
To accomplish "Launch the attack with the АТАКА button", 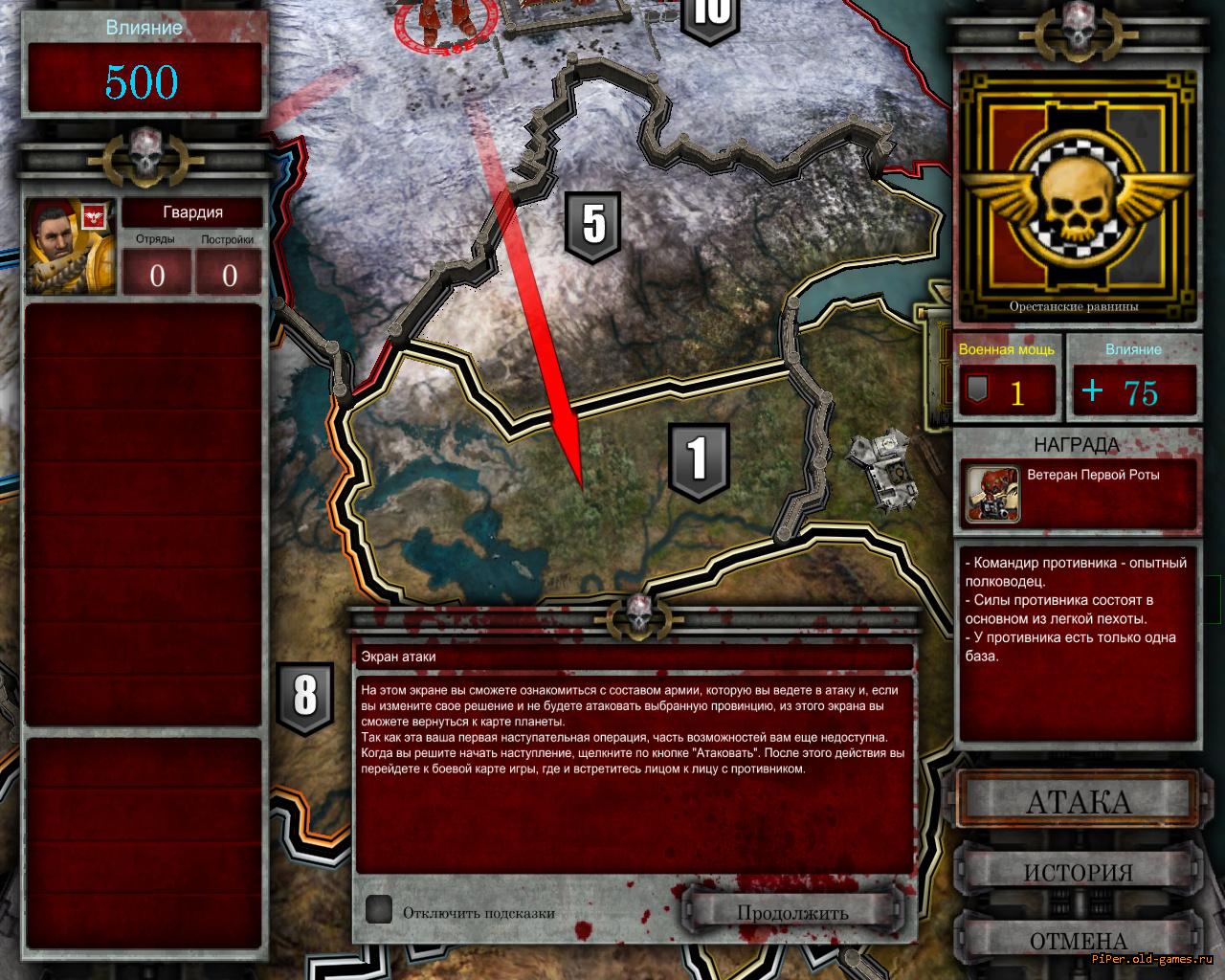I will (x=1078, y=801).
